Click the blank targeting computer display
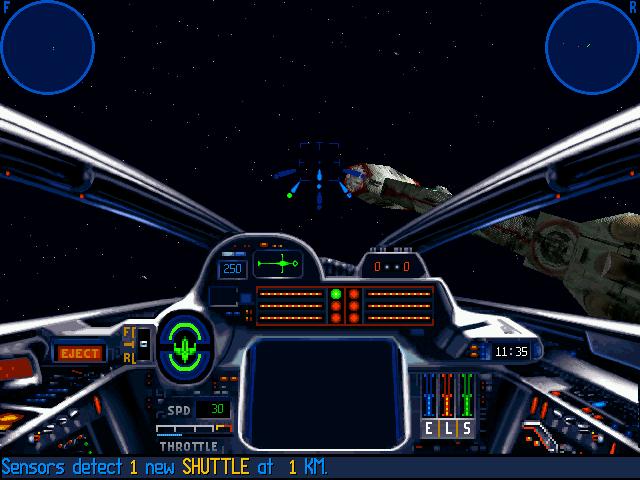This screenshot has width=640, height=480. tap(320, 392)
